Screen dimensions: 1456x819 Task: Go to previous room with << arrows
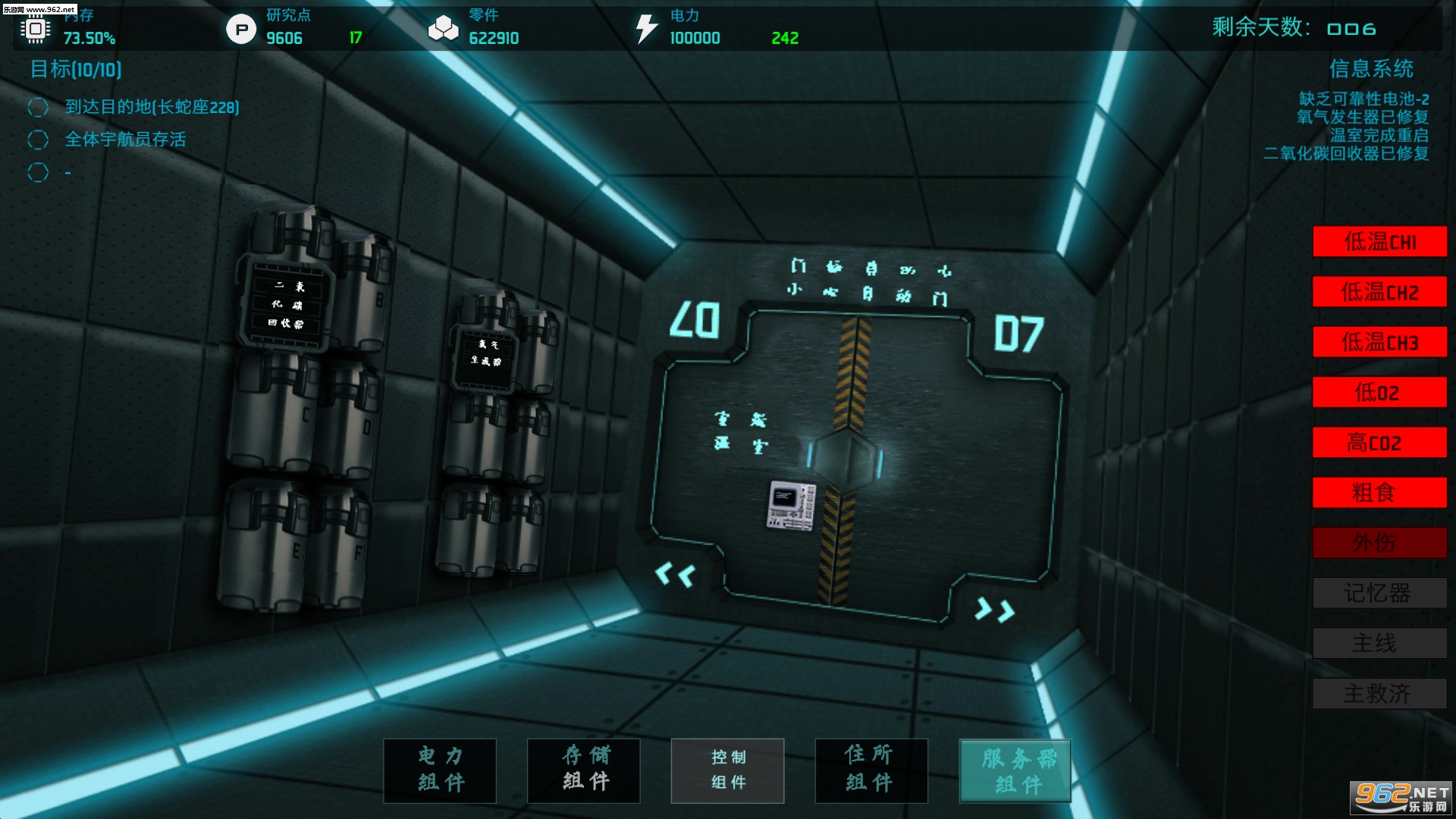pos(675,575)
